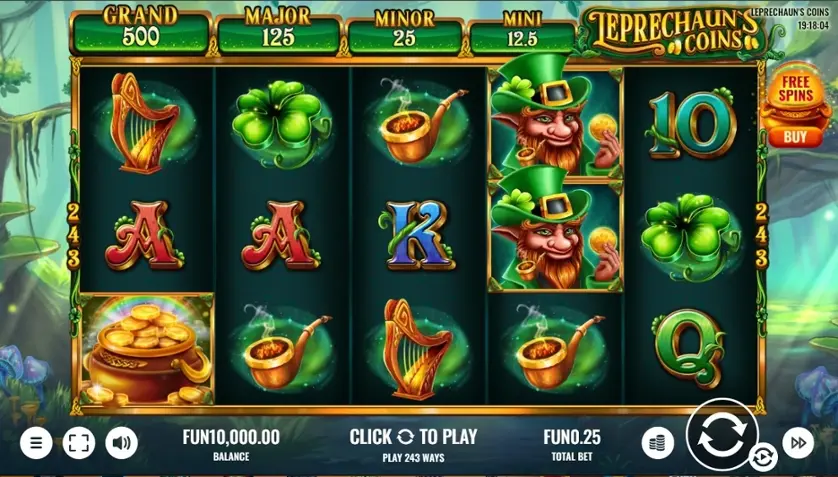The image size is (838, 477).
Task: Spin the reels
Action: pos(721,434)
